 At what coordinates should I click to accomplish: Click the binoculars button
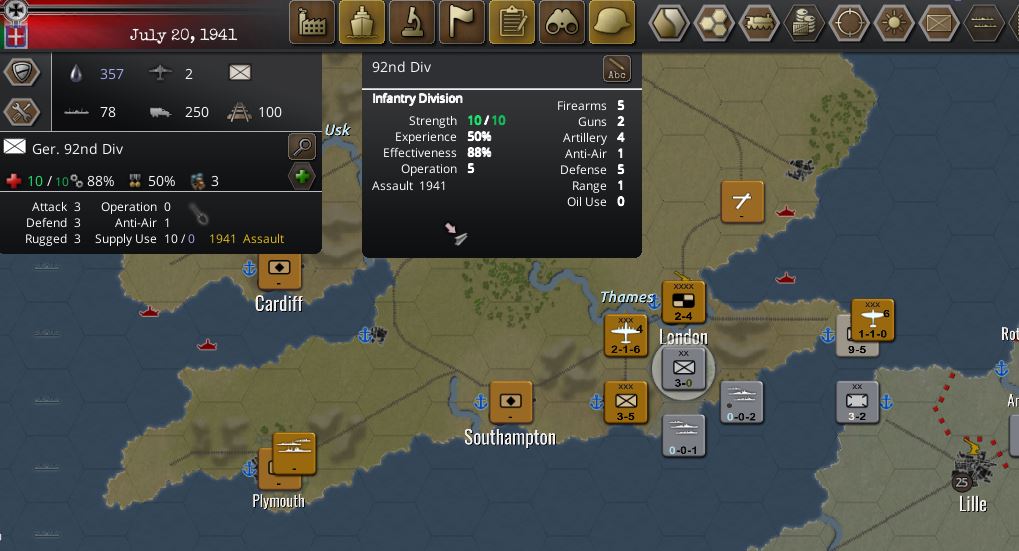coord(562,22)
